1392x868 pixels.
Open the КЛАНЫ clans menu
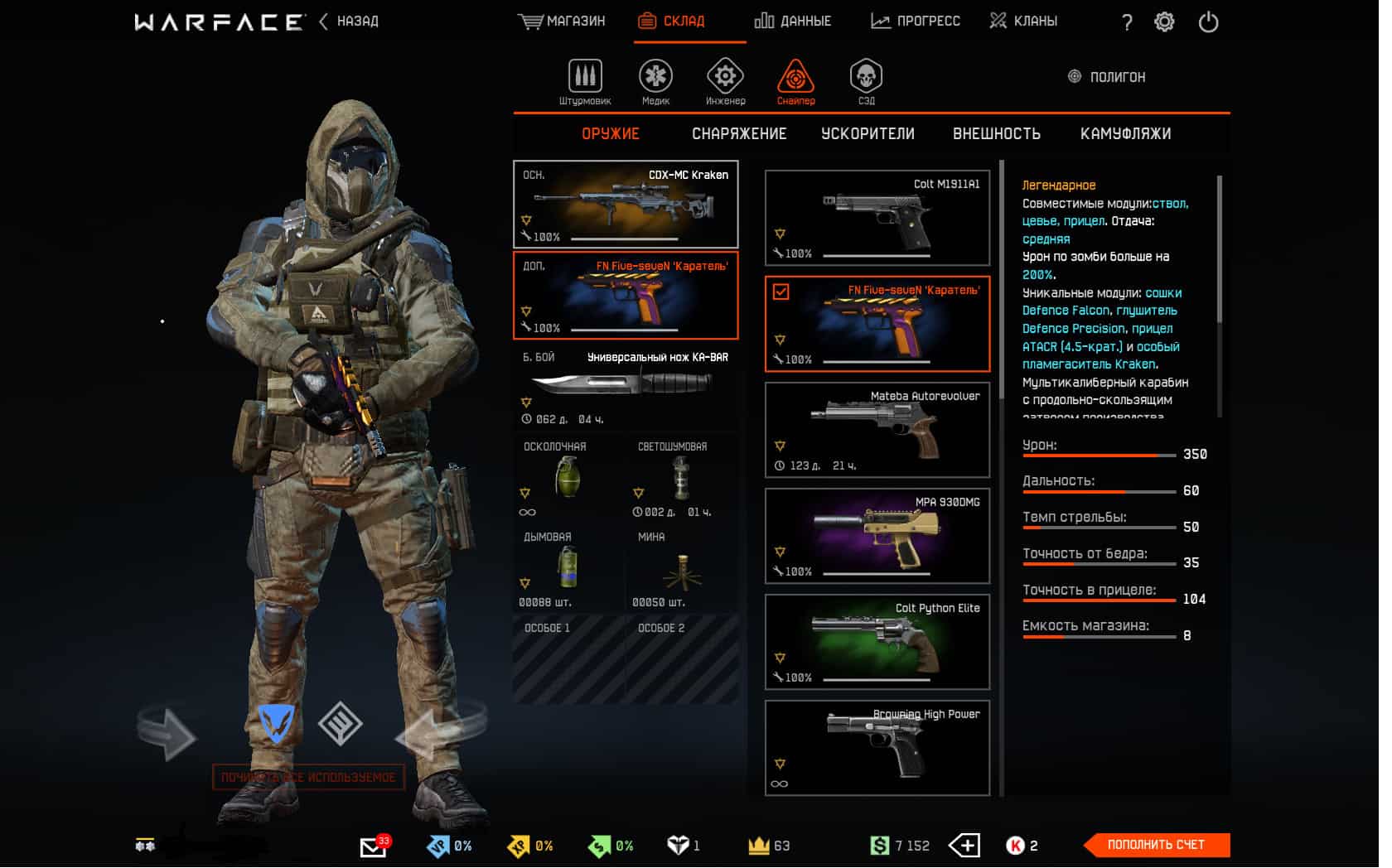pyautogui.click(x=1023, y=22)
